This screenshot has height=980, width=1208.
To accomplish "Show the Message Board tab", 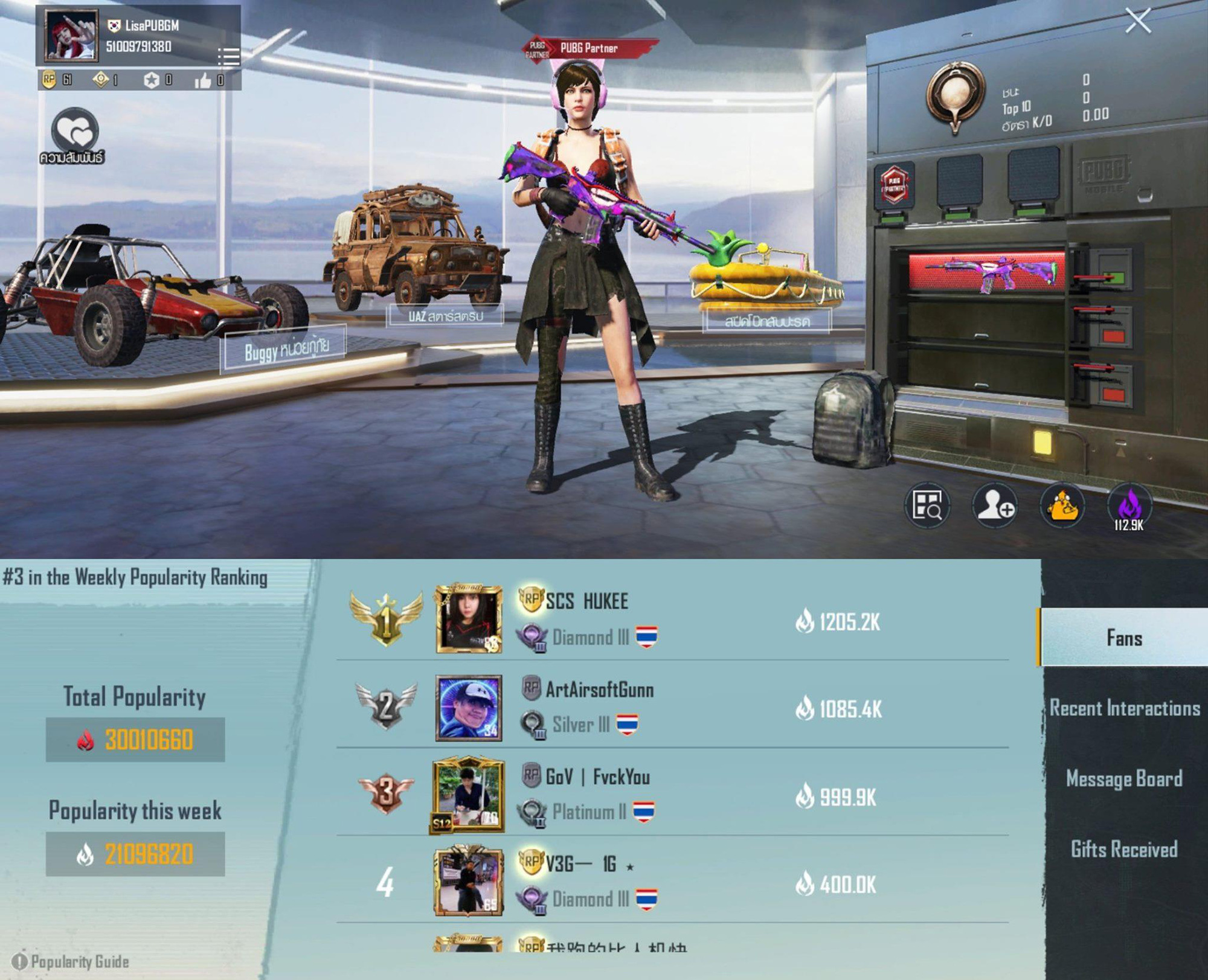I will 1123,778.
